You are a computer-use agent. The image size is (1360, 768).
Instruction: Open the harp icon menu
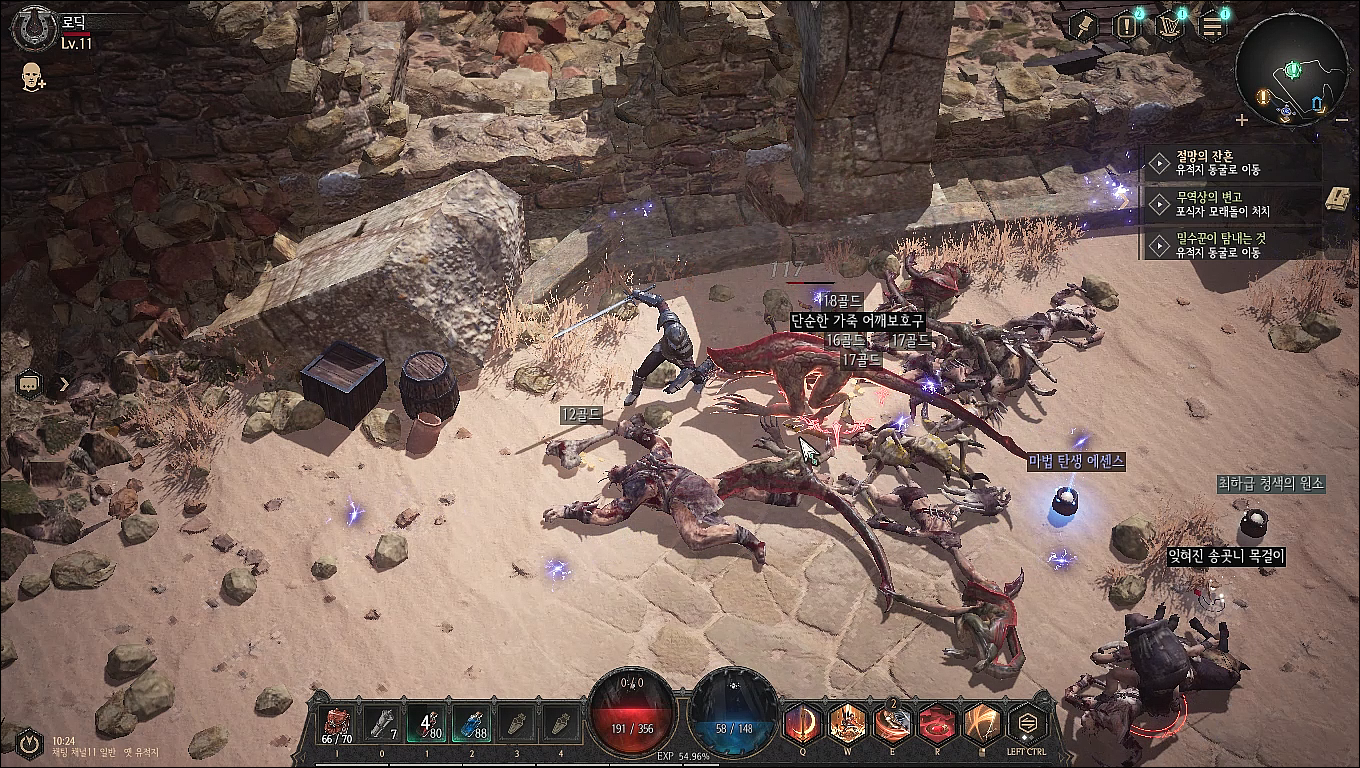(1170, 26)
